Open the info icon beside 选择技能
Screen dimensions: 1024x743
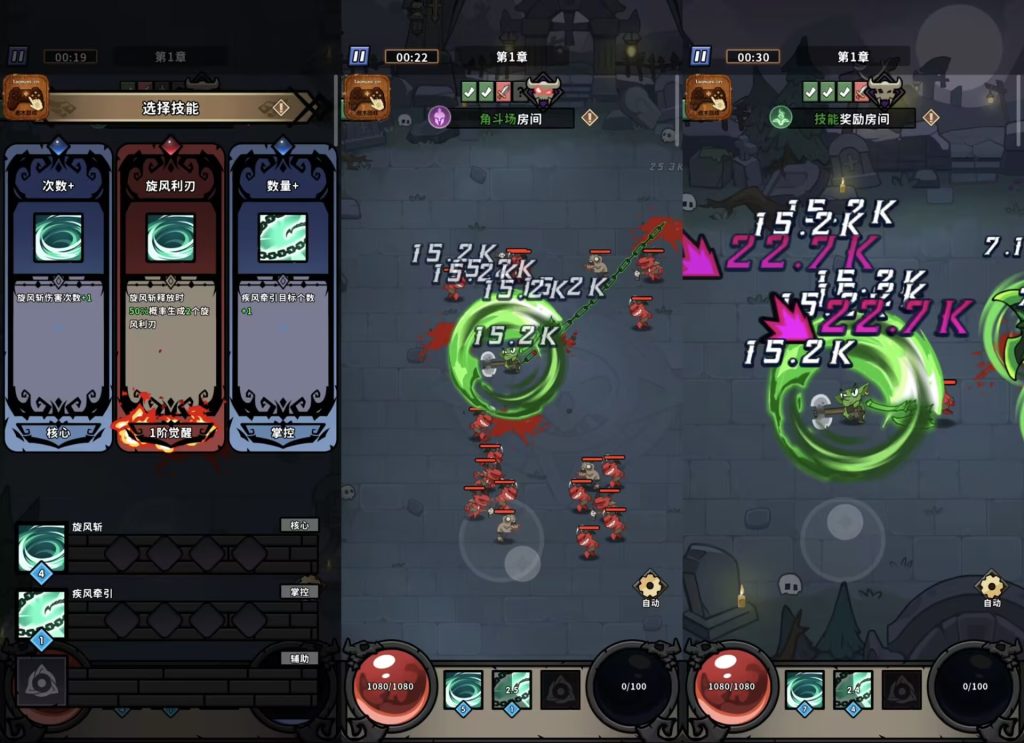click(282, 108)
